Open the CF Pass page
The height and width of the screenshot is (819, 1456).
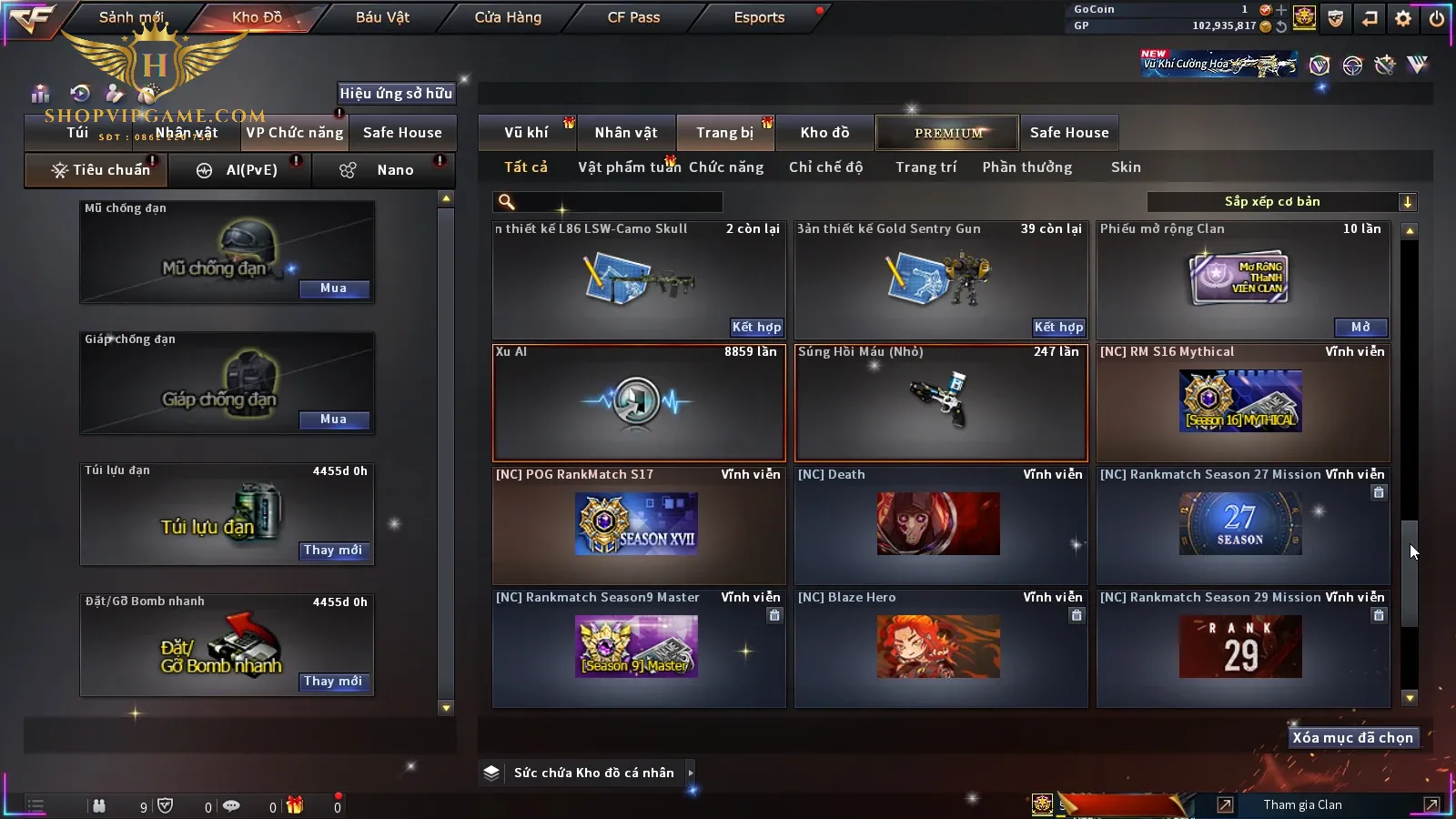(633, 17)
